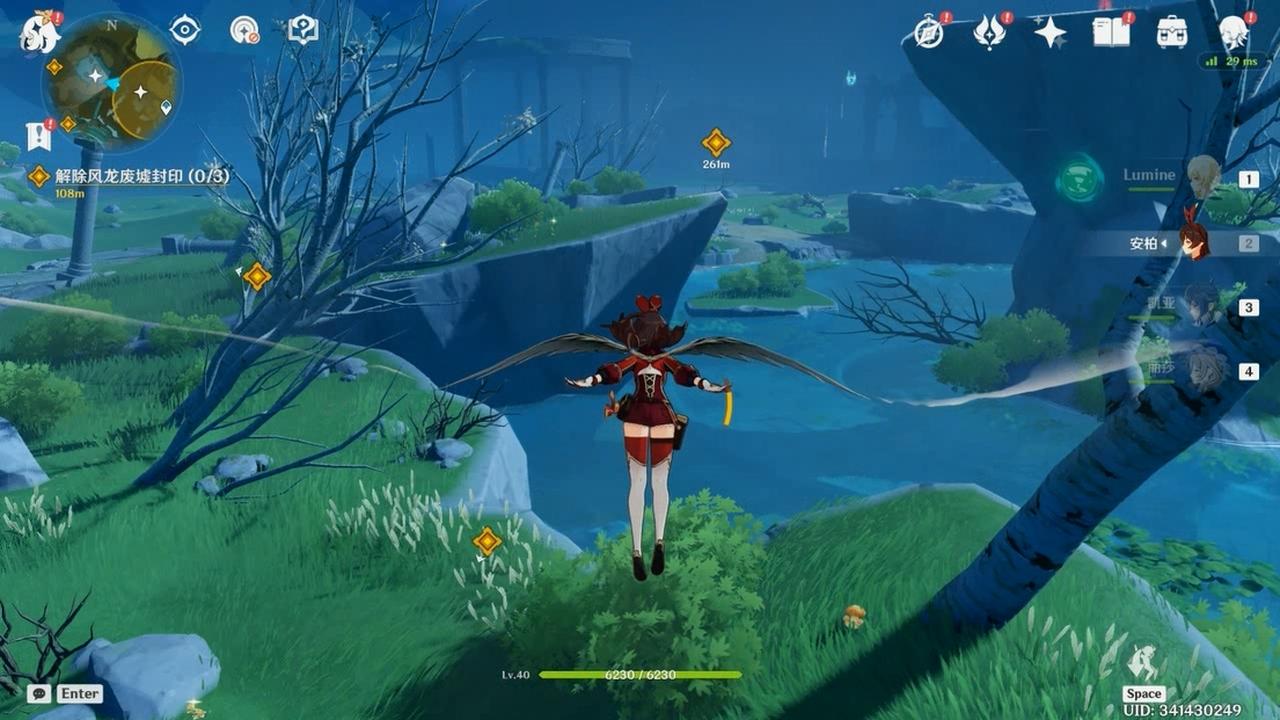Select the tracked quest 解除风龙废墟封印
1280x720 pixels.
(x=141, y=176)
